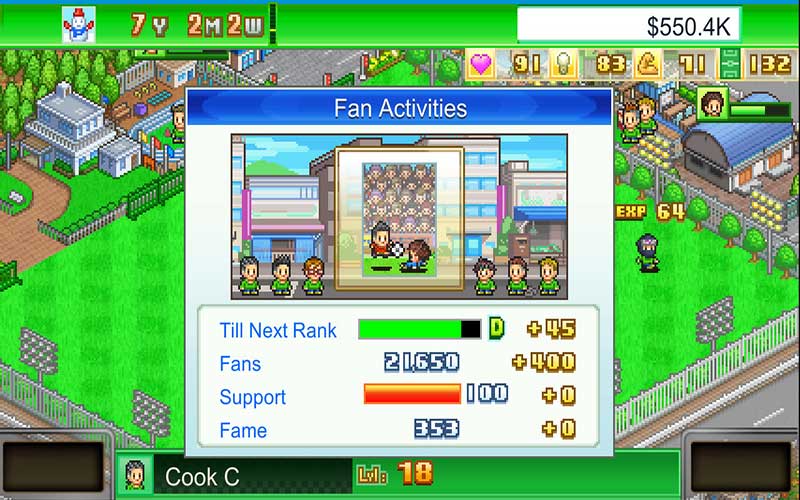The height and width of the screenshot is (500, 800).
Task: Click the soccer pitch points icon
Action: pos(730,65)
